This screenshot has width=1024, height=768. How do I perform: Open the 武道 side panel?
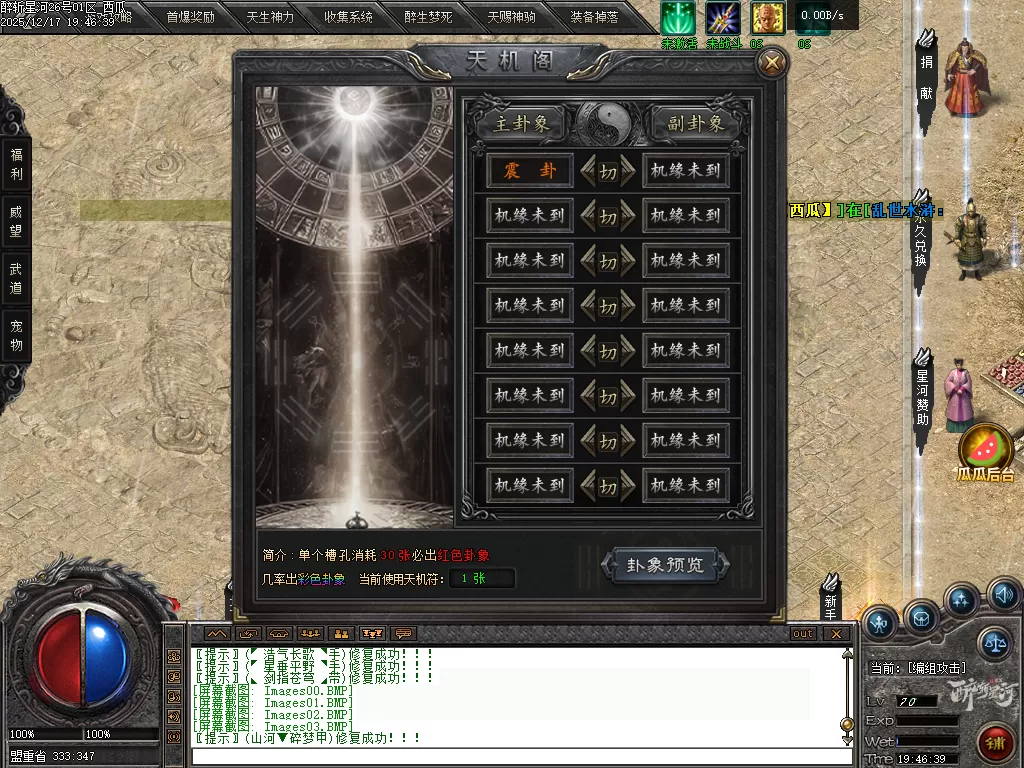coord(16,278)
